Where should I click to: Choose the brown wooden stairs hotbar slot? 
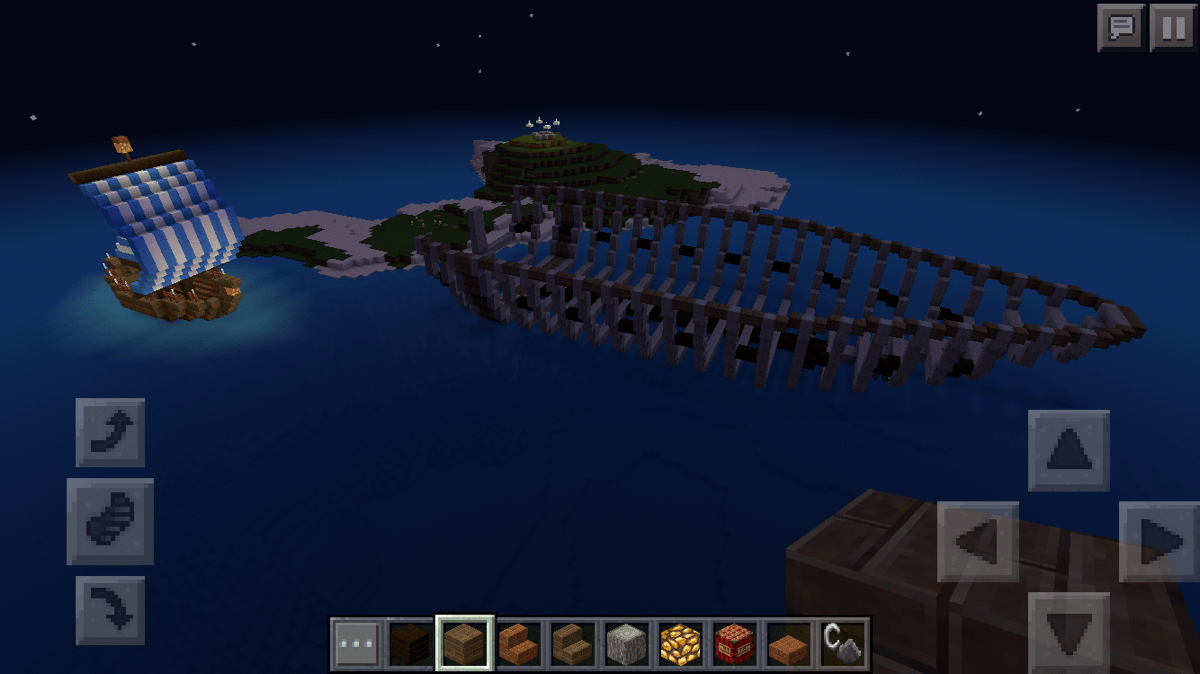[572, 643]
